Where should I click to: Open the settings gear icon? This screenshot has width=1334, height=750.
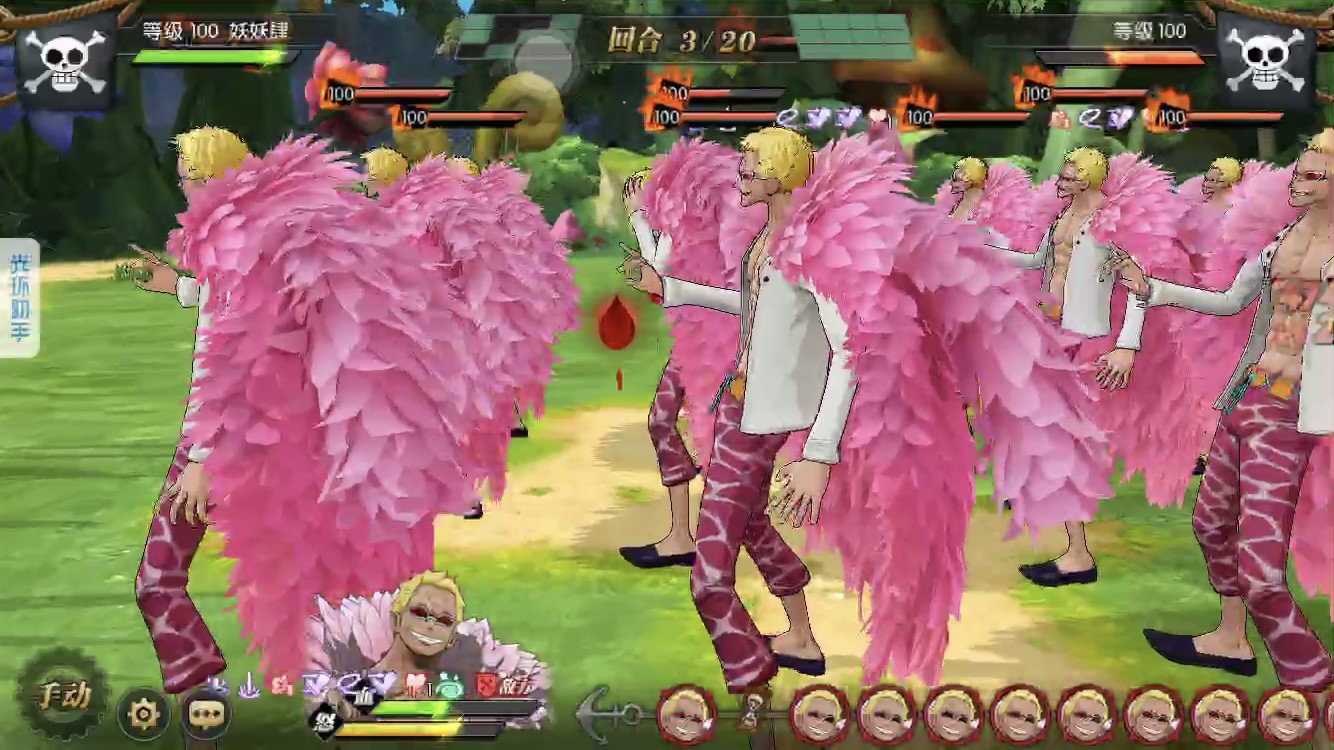pos(145,713)
